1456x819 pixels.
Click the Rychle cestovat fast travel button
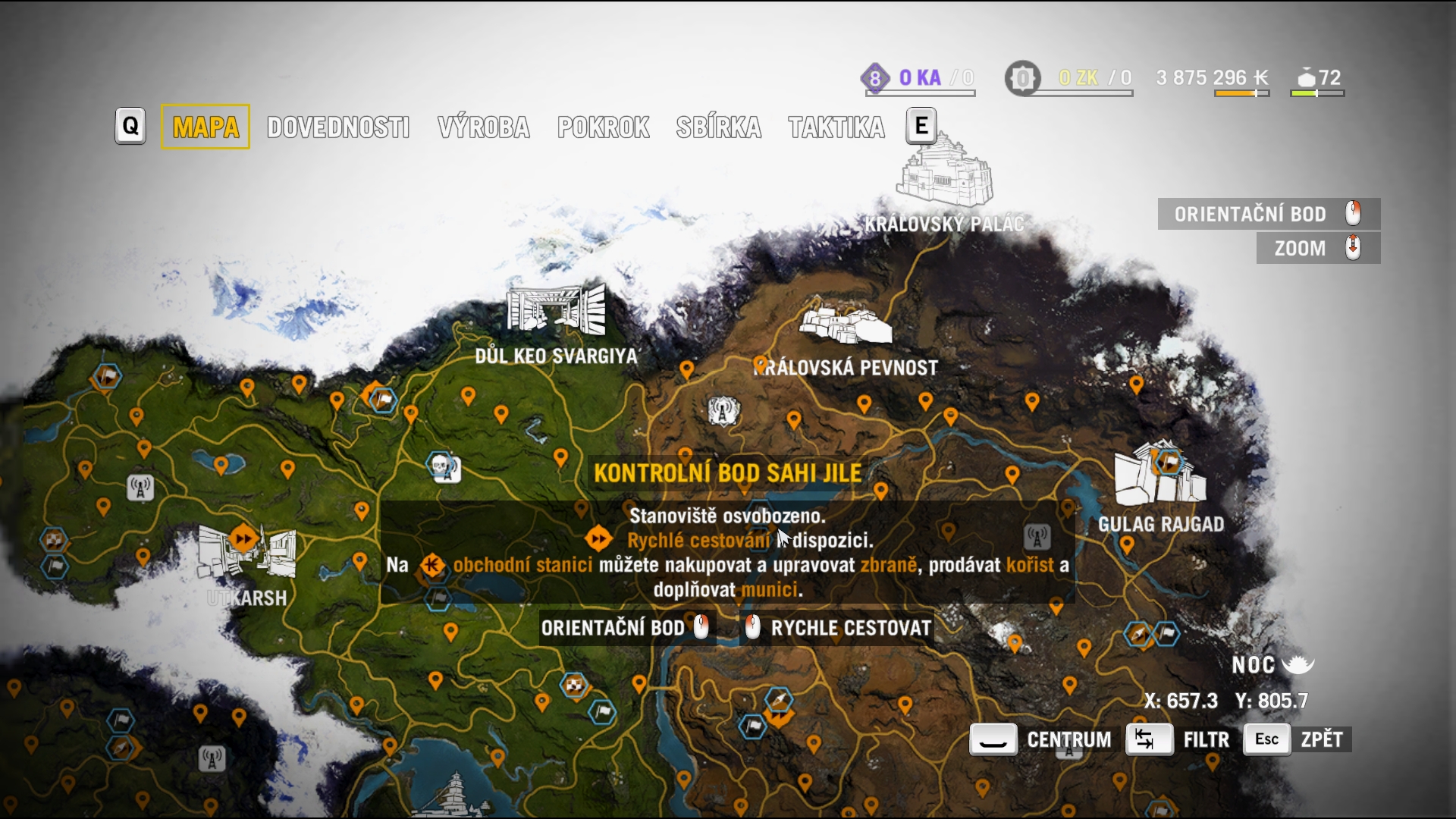click(838, 628)
